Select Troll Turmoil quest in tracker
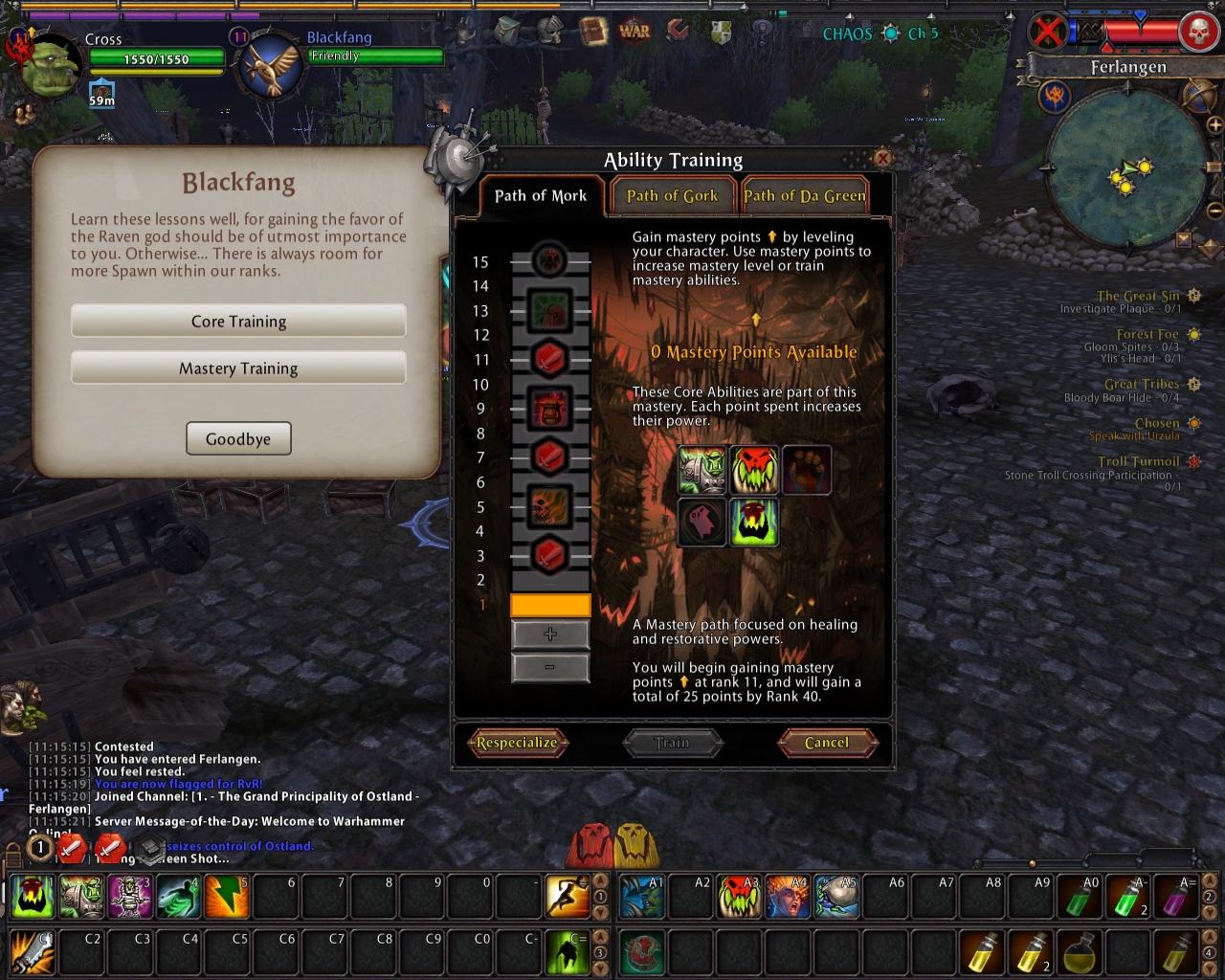The width and height of the screenshot is (1225, 980). [1138, 461]
